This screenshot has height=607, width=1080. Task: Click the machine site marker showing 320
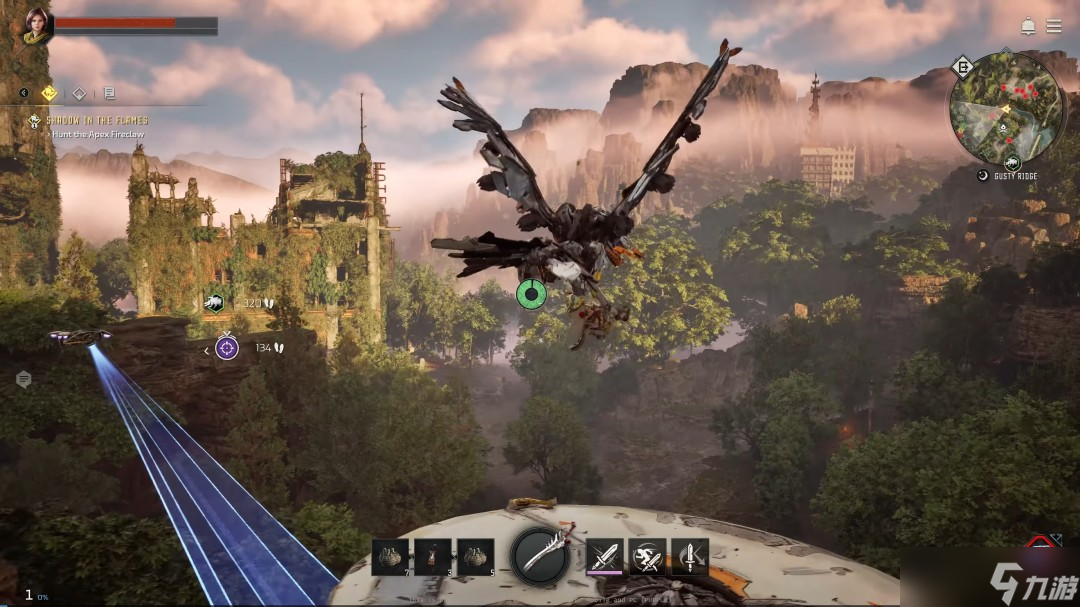(215, 303)
